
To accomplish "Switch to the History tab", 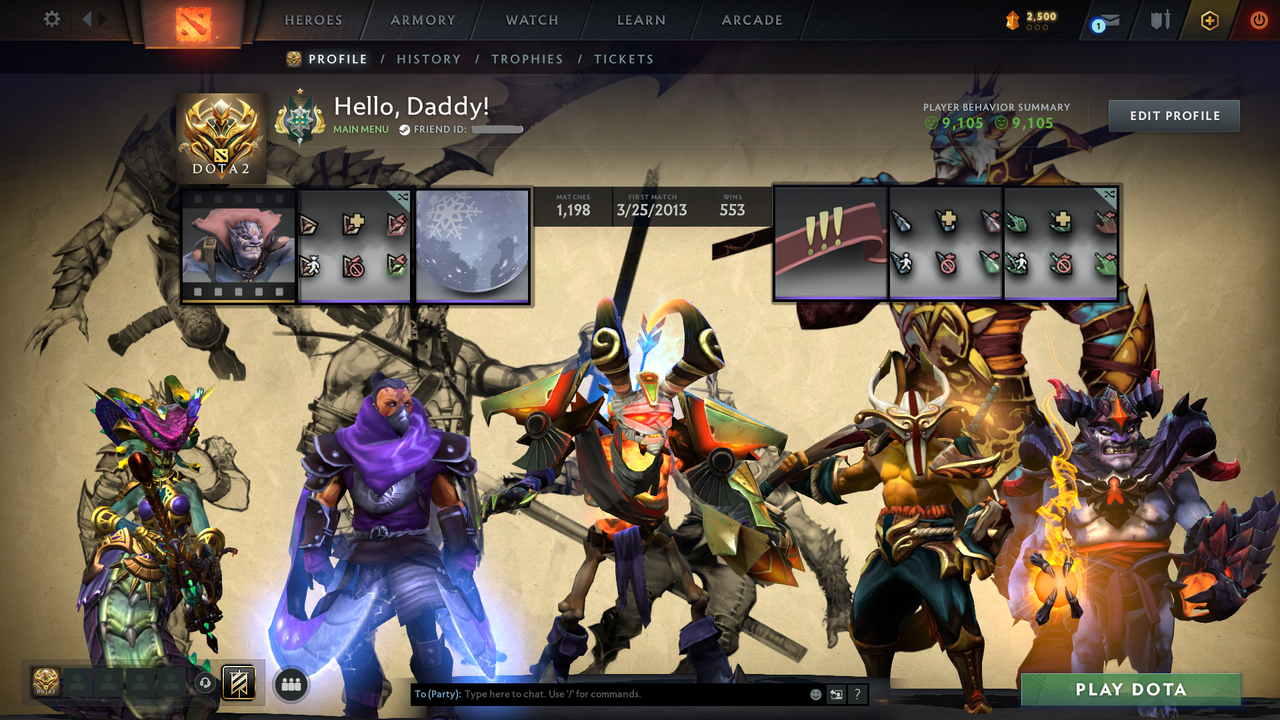I will (429, 59).
